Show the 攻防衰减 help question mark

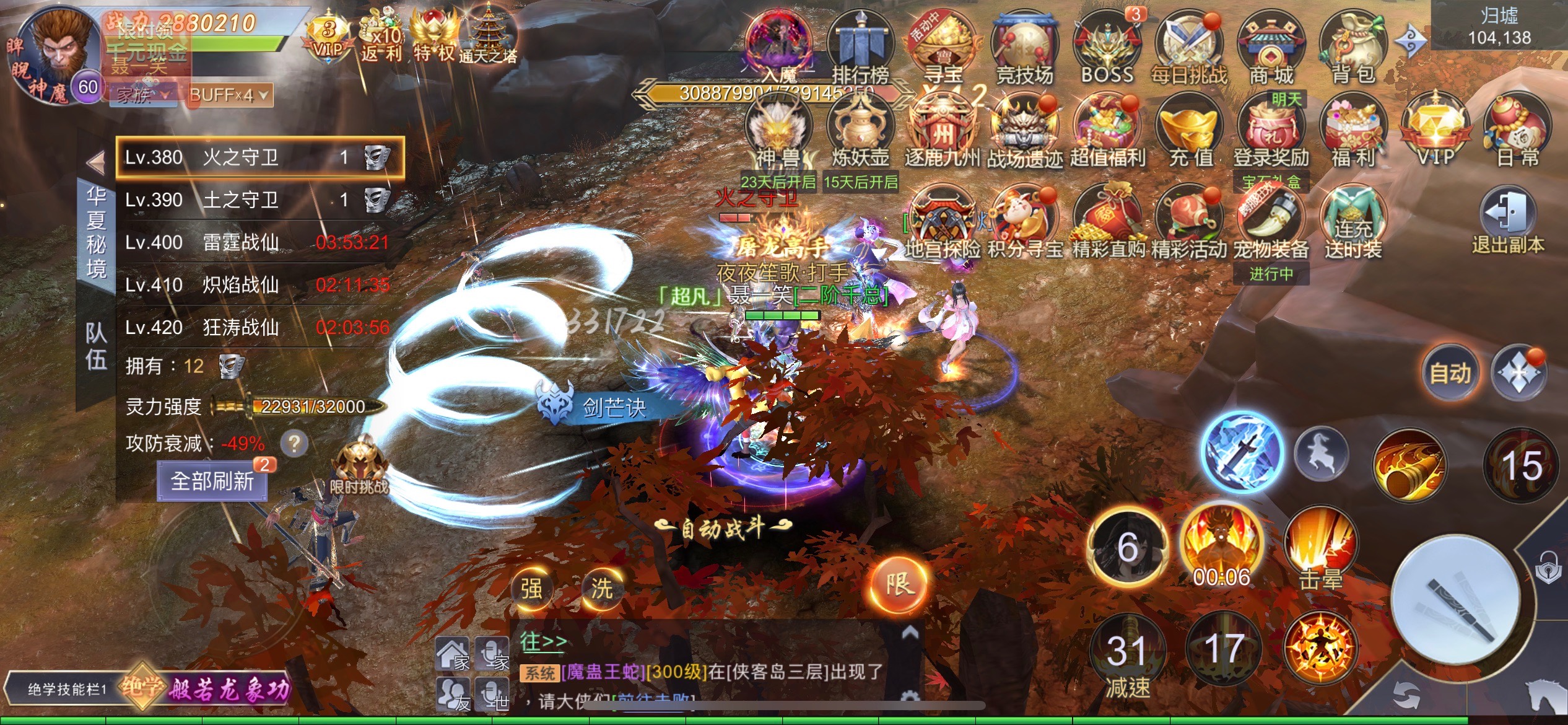pos(294,443)
